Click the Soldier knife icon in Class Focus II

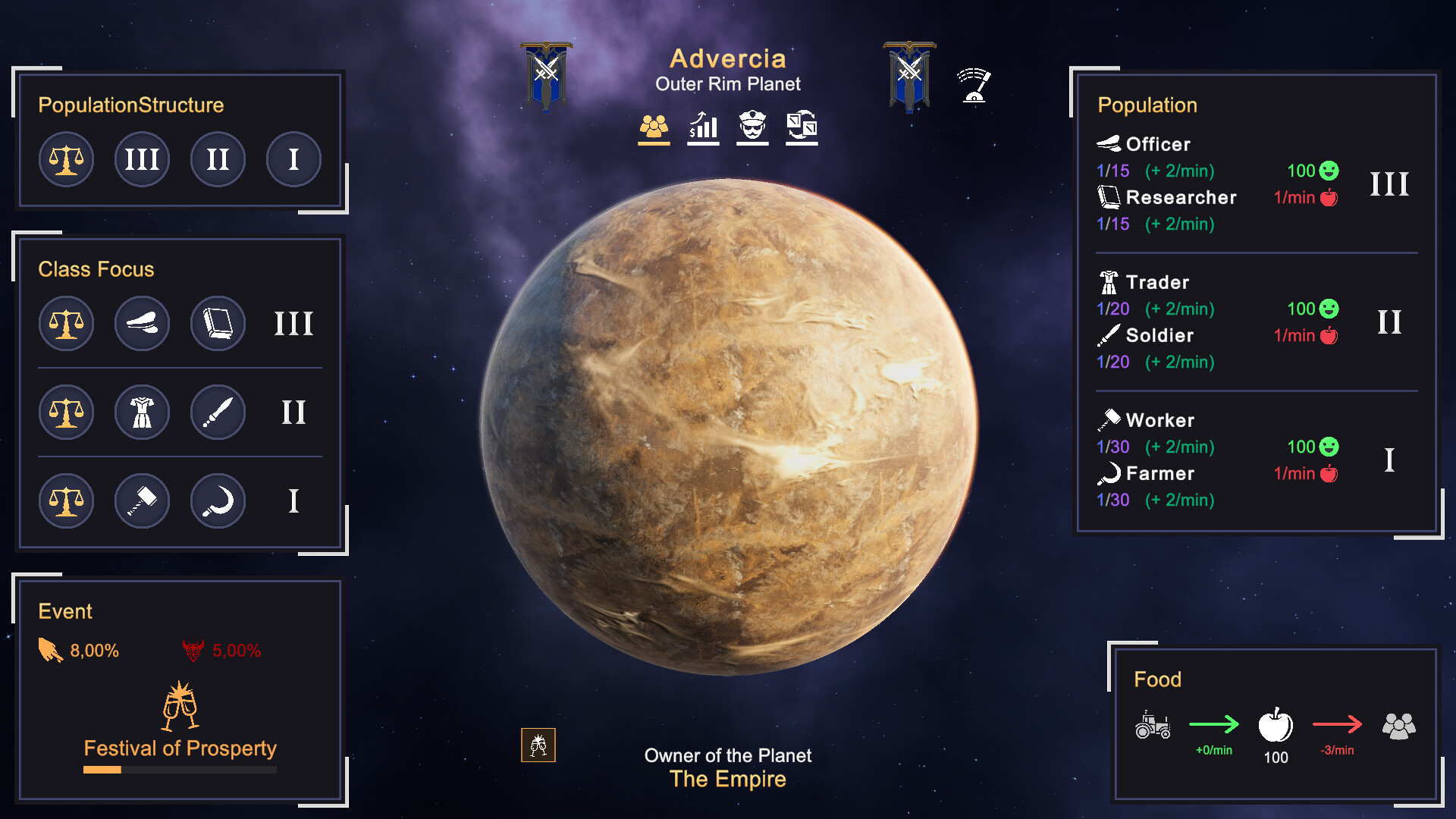coord(218,412)
